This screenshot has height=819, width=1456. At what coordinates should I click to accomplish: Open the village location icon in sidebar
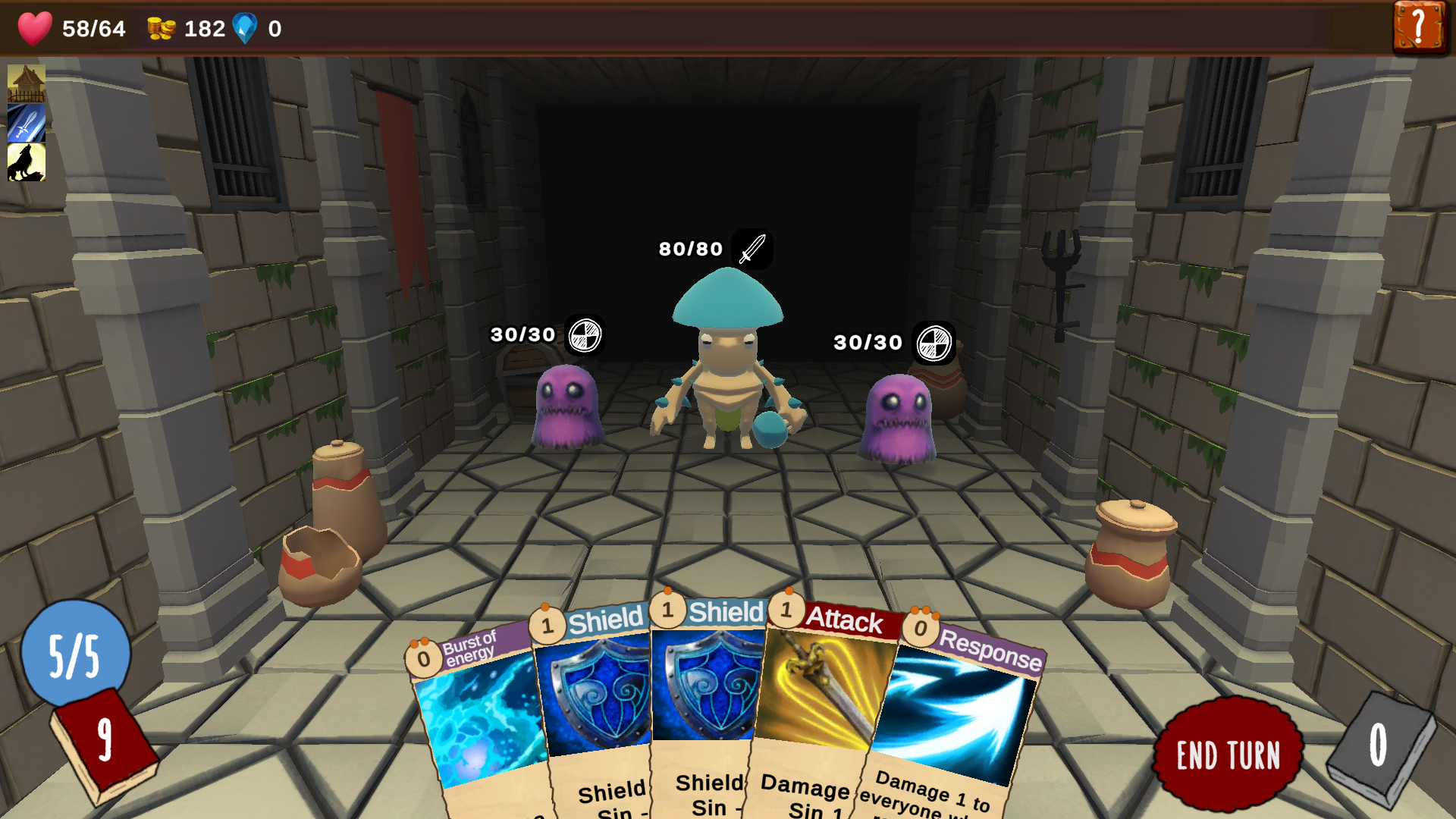pyautogui.click(x=26, y=83)
